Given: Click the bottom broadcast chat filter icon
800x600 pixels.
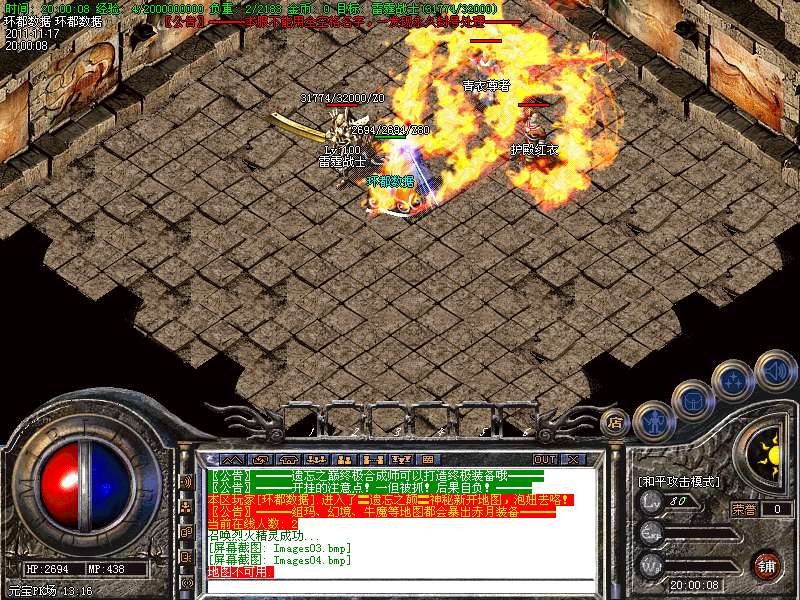Looking at the screenshot, I should click(x=186, y=580).
